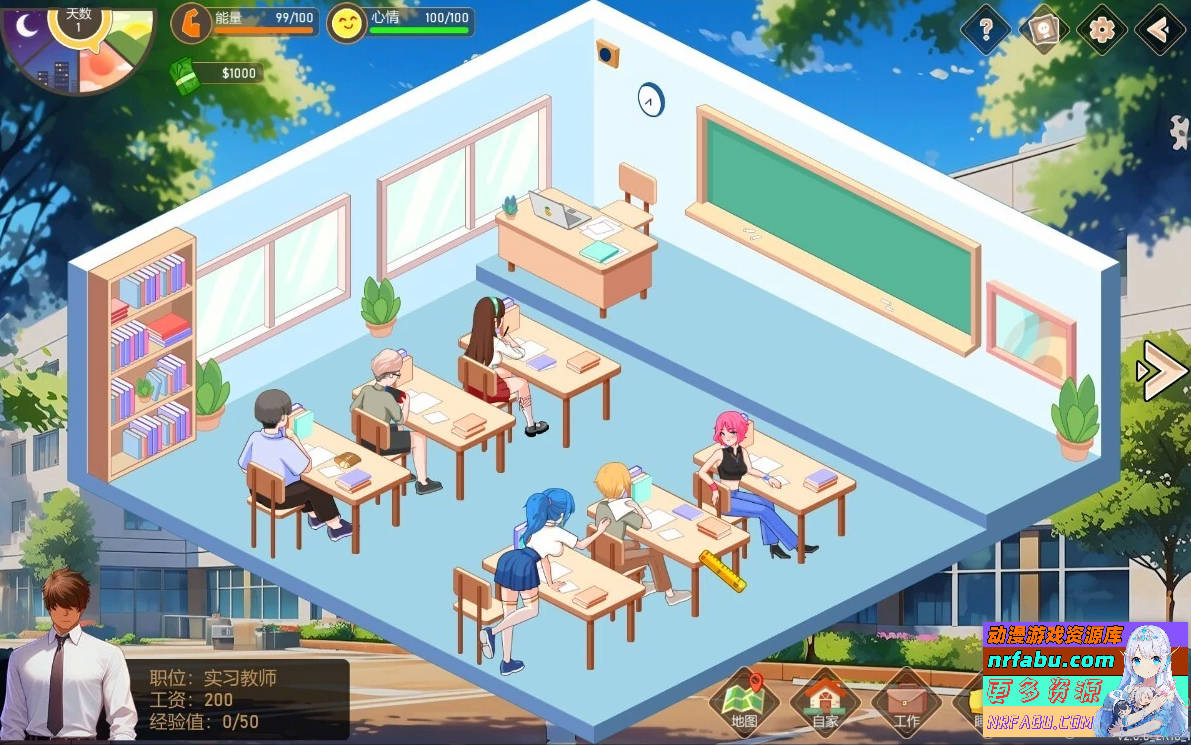Screen dimensions: 1191x745
Task: Click the day and time dial
Action: point(78,45)
